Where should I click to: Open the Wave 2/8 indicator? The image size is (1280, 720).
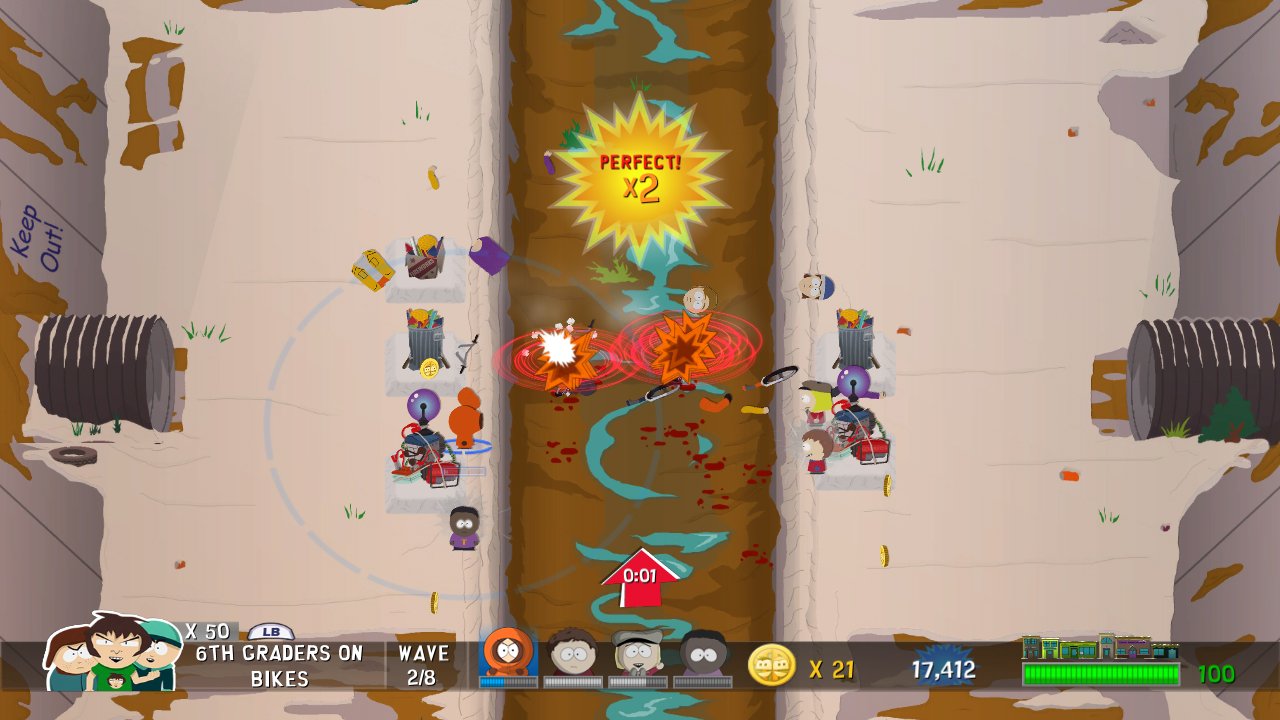425,662
